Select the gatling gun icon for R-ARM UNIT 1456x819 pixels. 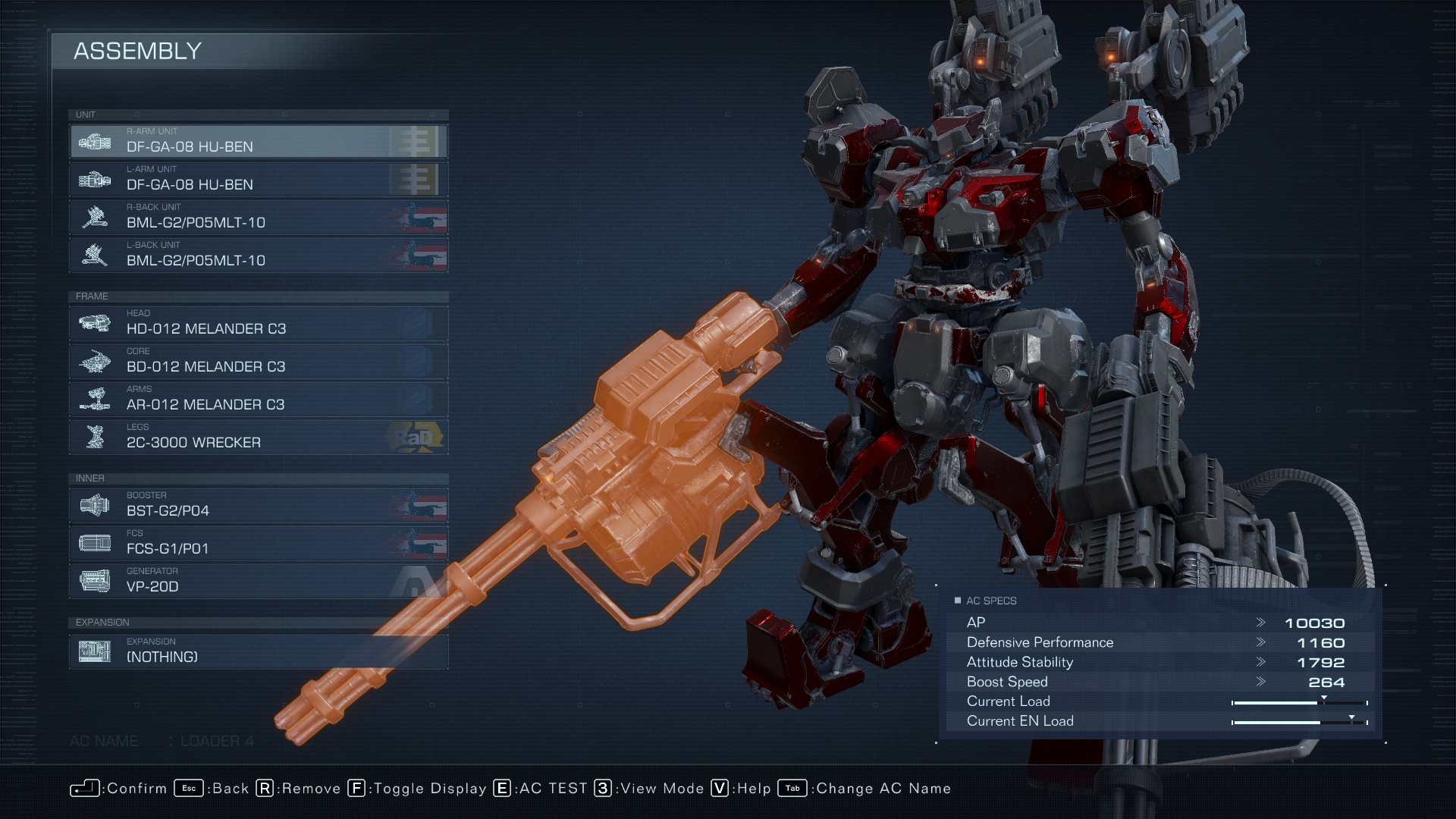95,141
